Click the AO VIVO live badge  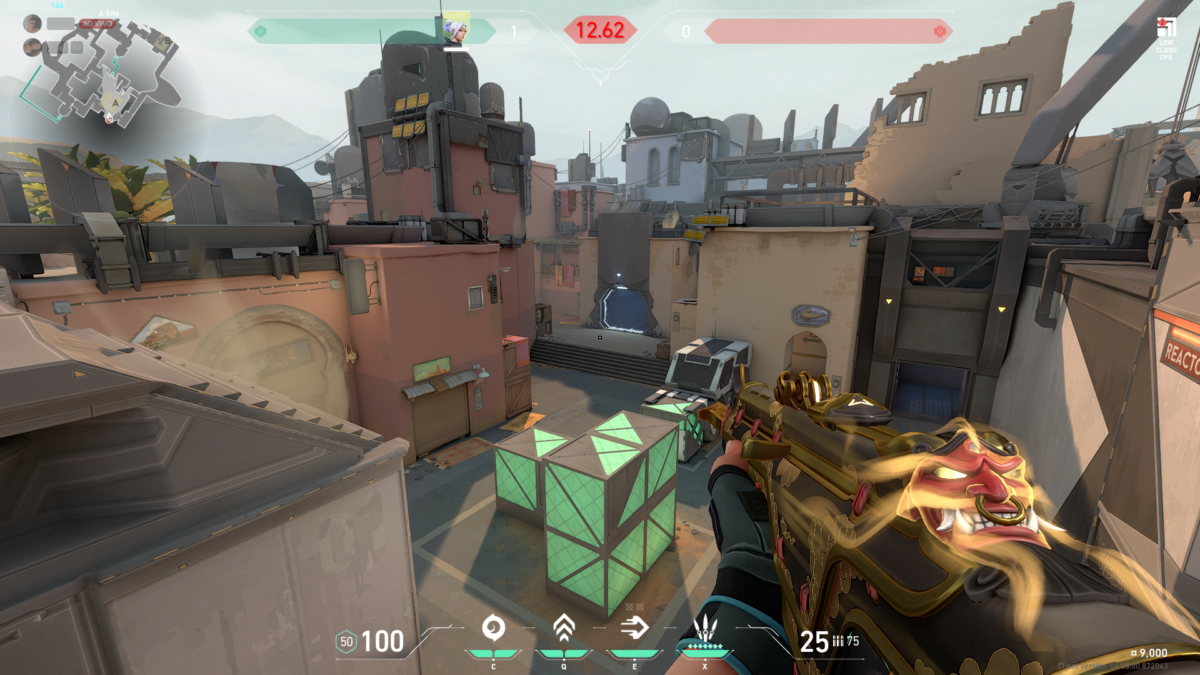point(98,22)
